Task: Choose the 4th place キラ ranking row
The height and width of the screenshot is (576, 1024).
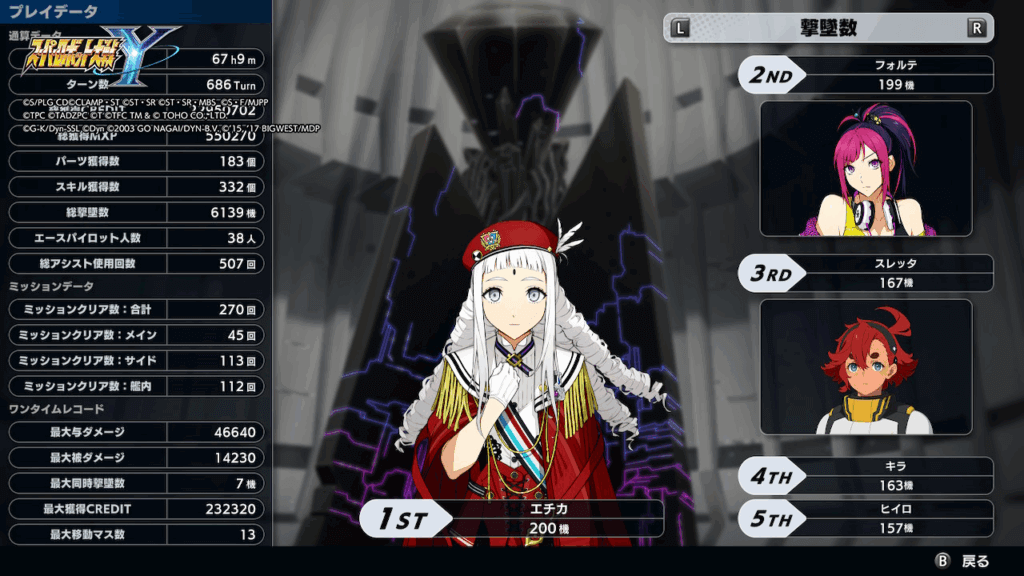Action: click(866, 475)
